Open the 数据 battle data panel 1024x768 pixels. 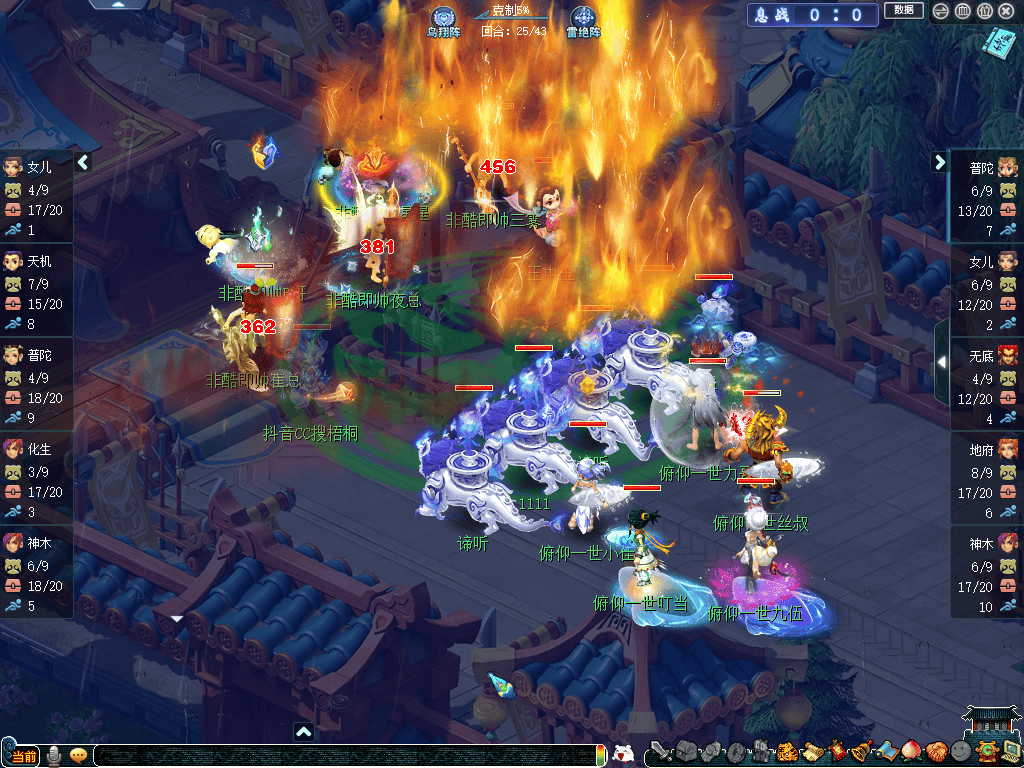point(903,10)
